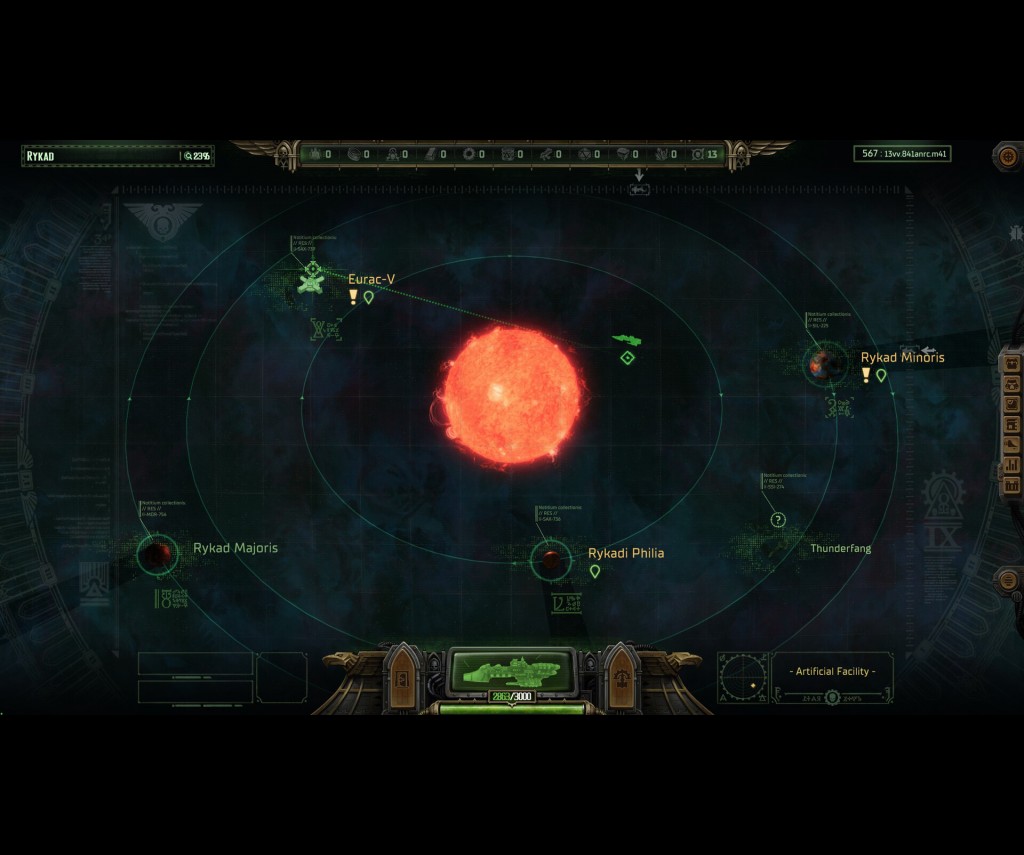Click the circular radar scanner panel
Screen dimensions: 1024x855
[743, 677]
